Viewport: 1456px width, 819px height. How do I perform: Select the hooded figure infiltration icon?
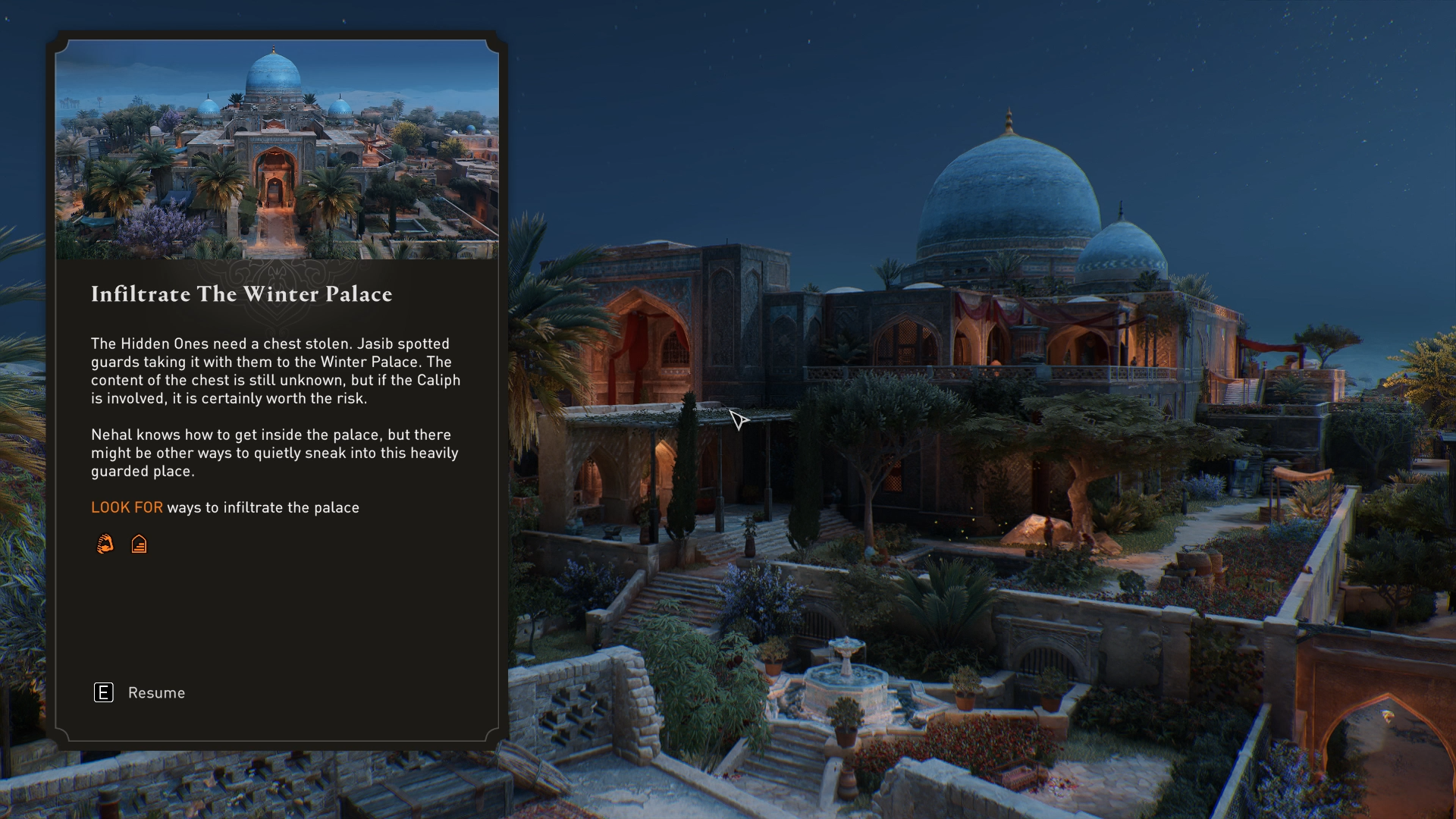(105, 544)
